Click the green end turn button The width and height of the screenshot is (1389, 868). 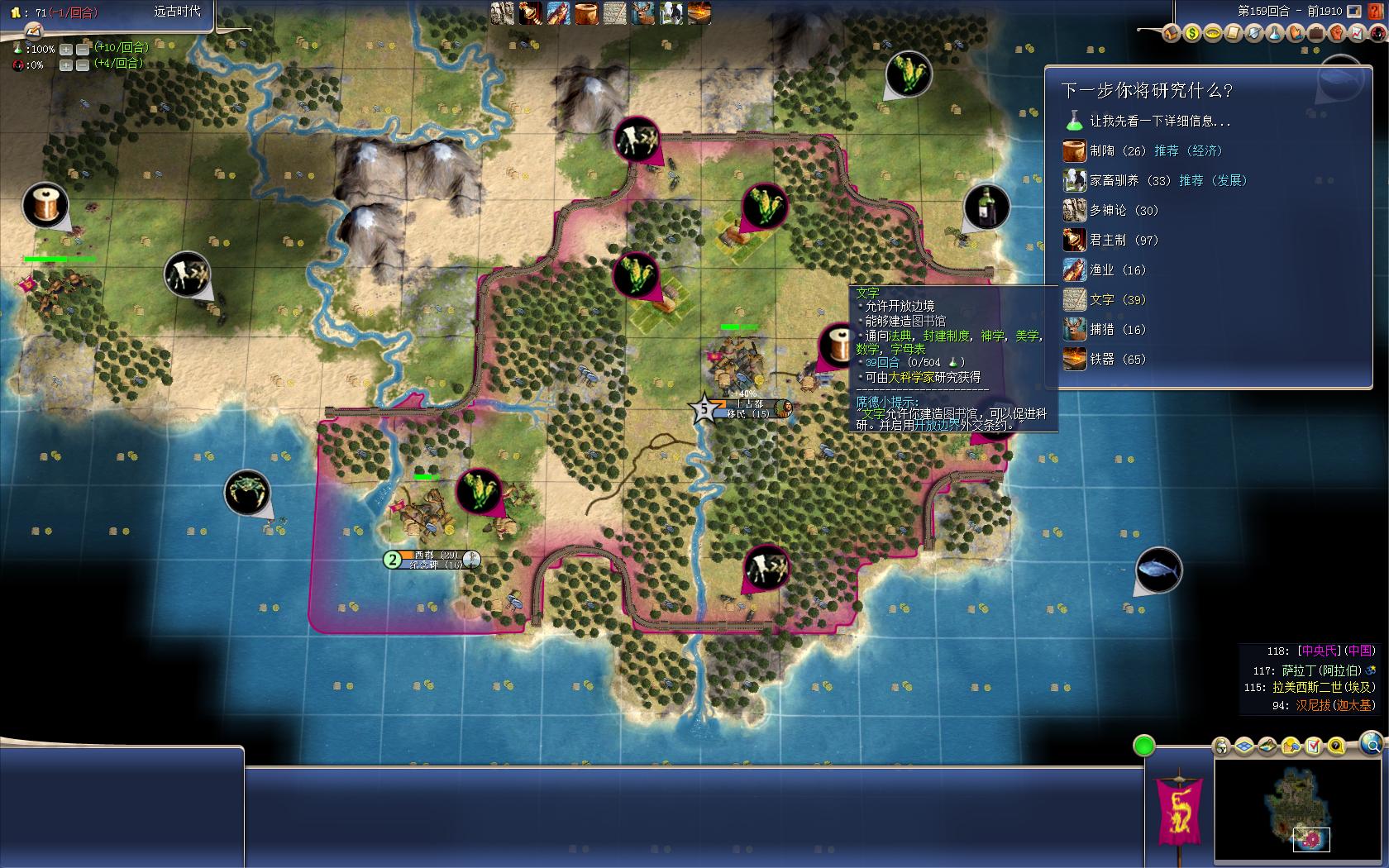pos(1143,746)
